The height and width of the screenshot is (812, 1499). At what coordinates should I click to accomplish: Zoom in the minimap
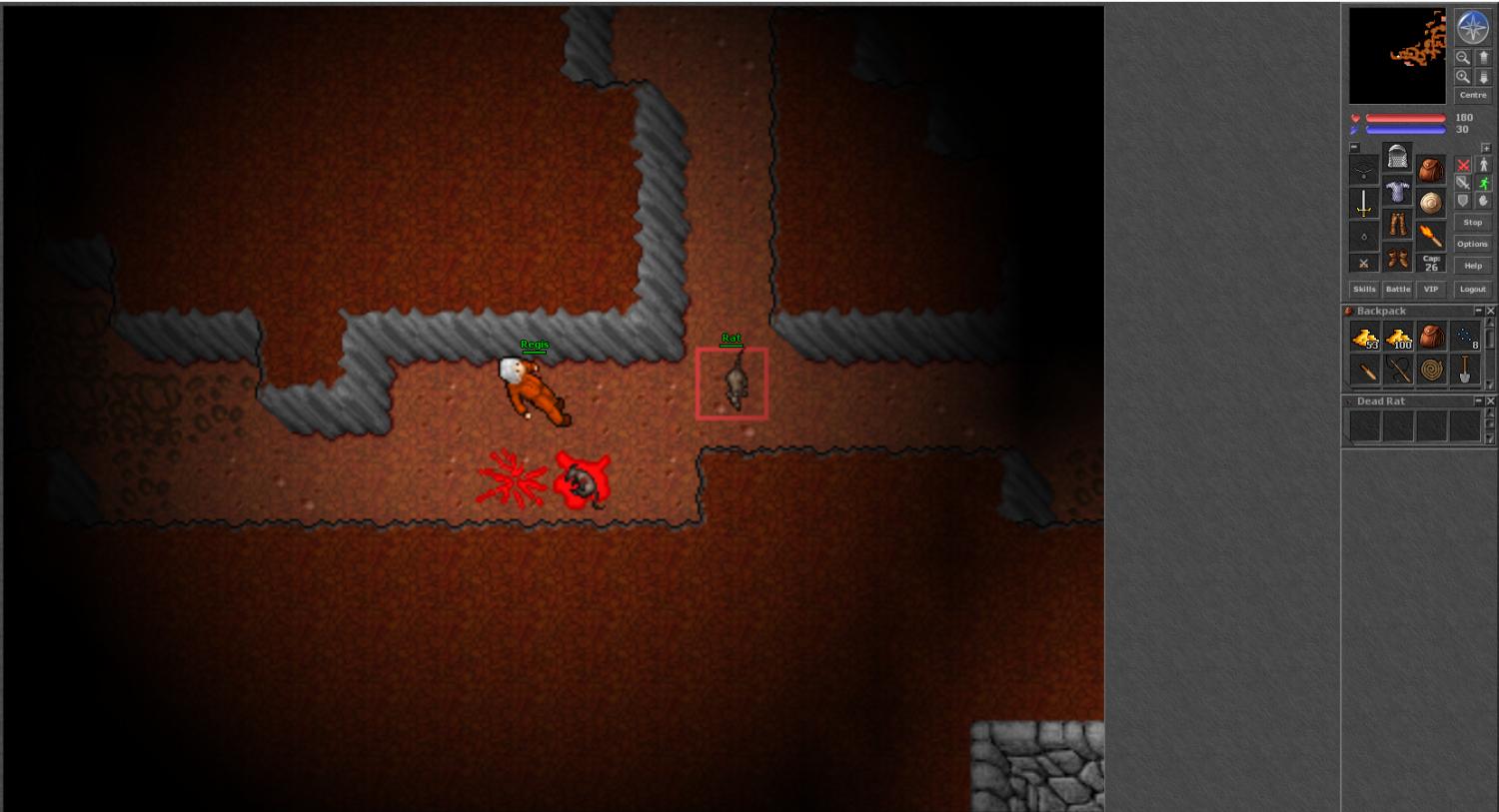pos(1463,77)
